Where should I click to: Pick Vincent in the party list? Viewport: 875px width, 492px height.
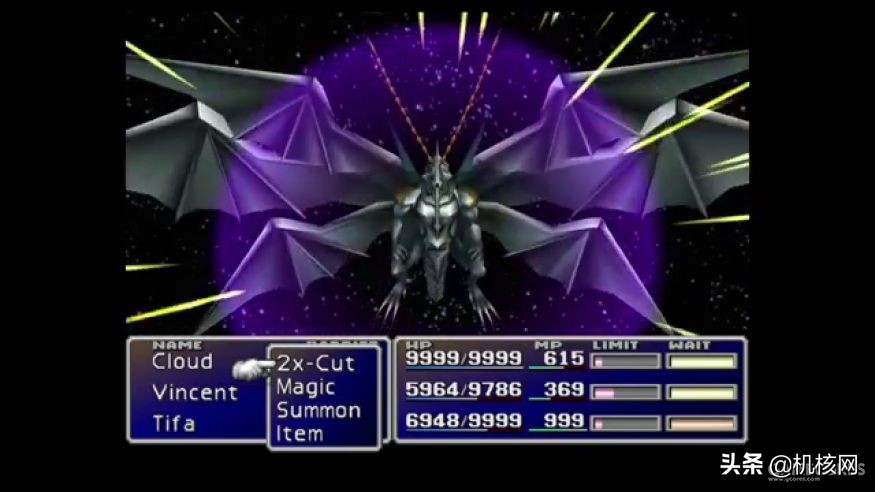pos(194,392)
